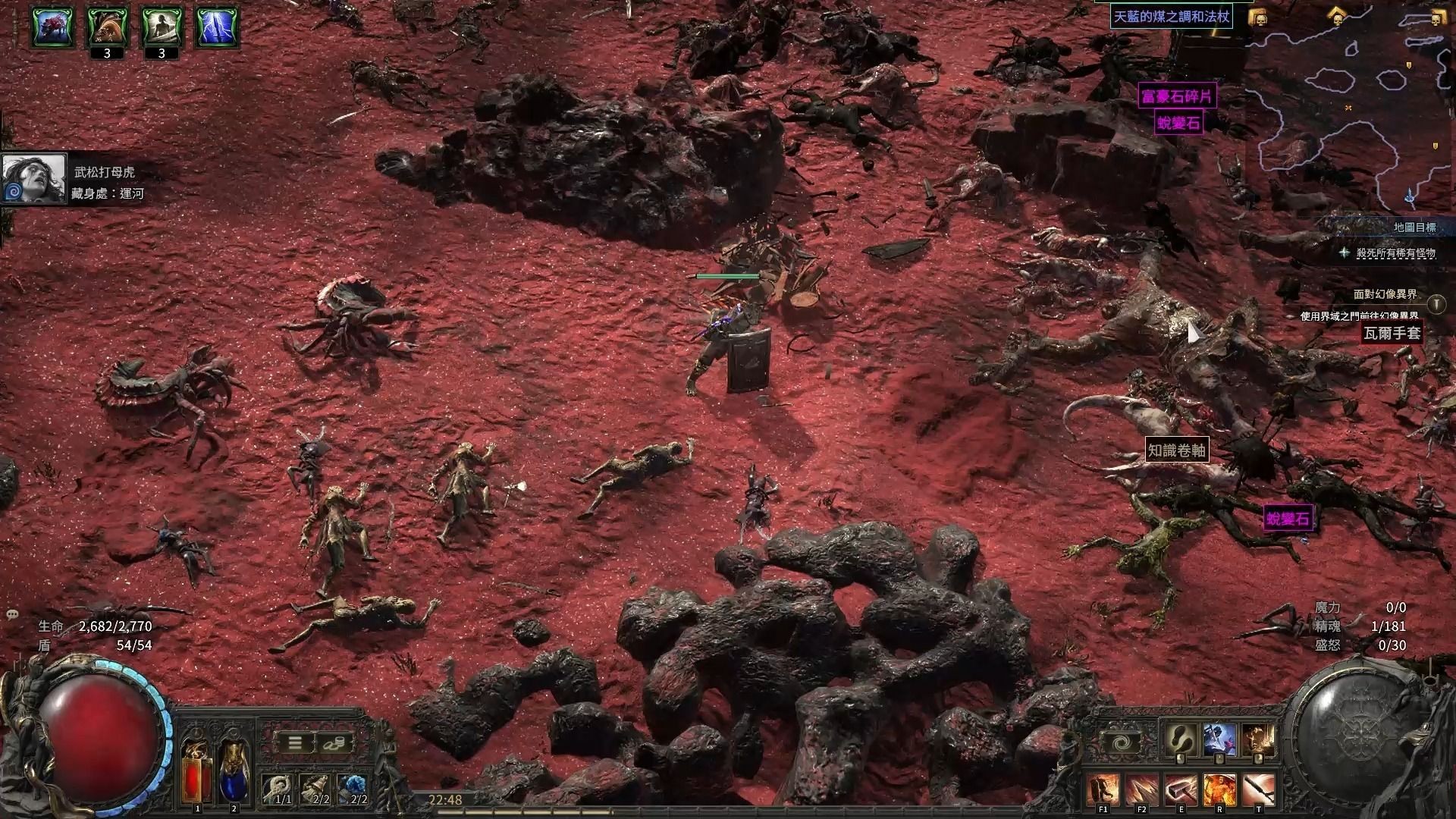This screenshot has width=1456, height=819.
Task: Click the lightning buff icon
Action: (x=218, y=27)
